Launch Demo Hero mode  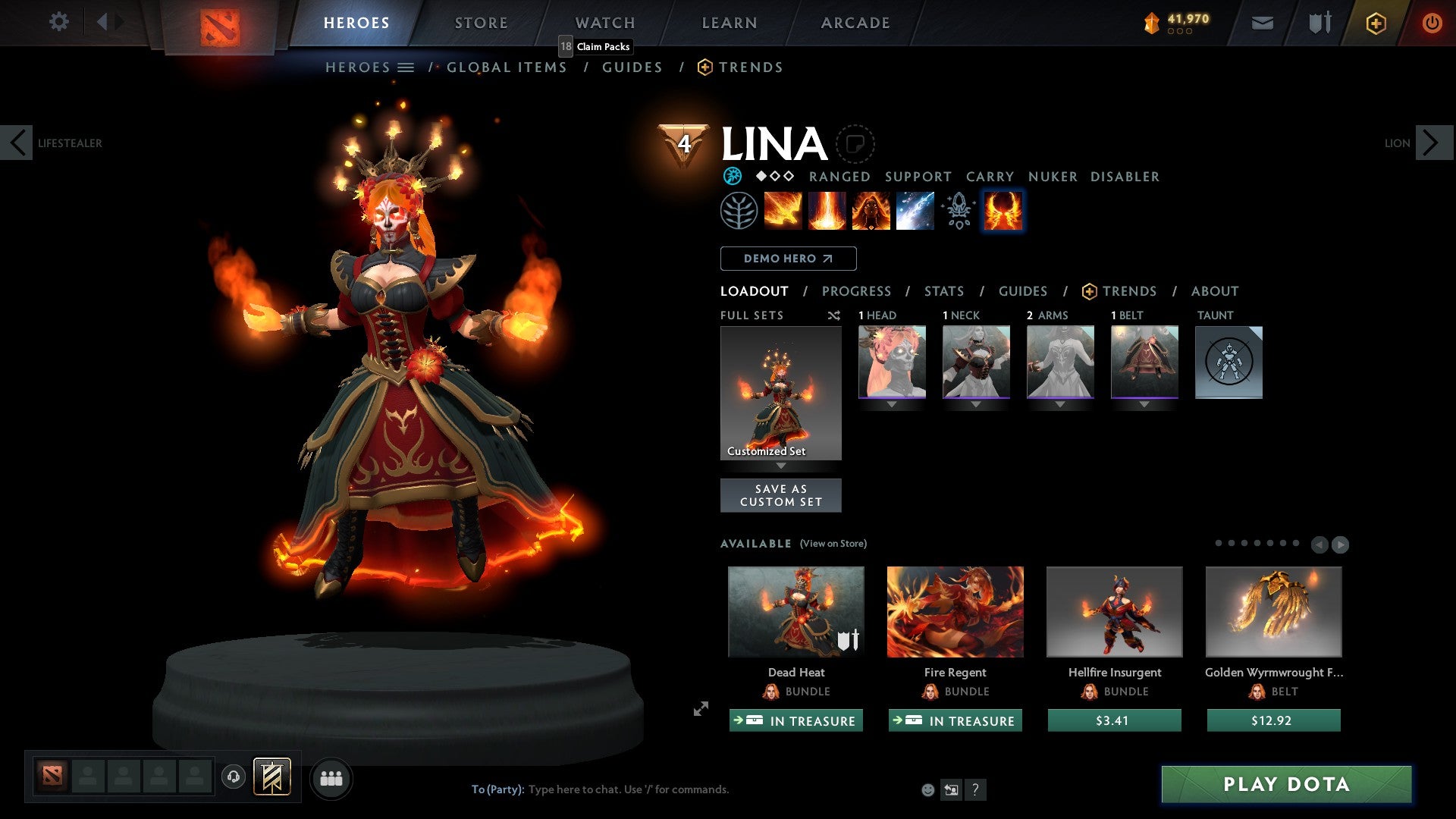(x=788, y=259)
